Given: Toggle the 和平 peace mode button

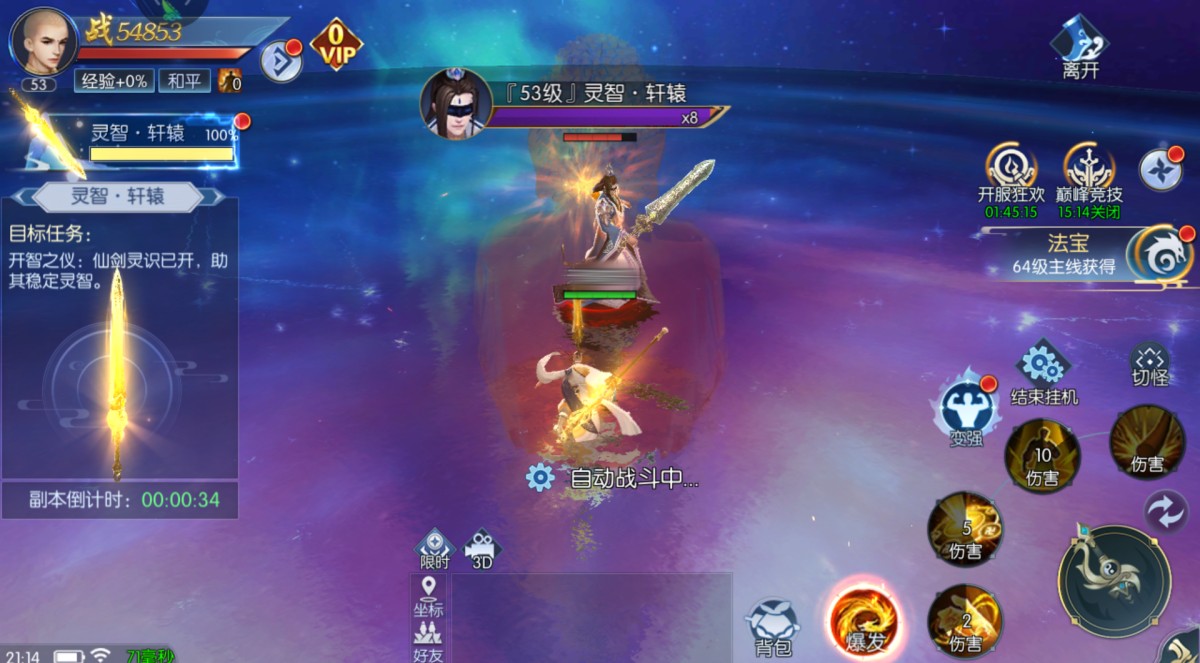Looking at the screenshot, I should click(x=183, y=81).
